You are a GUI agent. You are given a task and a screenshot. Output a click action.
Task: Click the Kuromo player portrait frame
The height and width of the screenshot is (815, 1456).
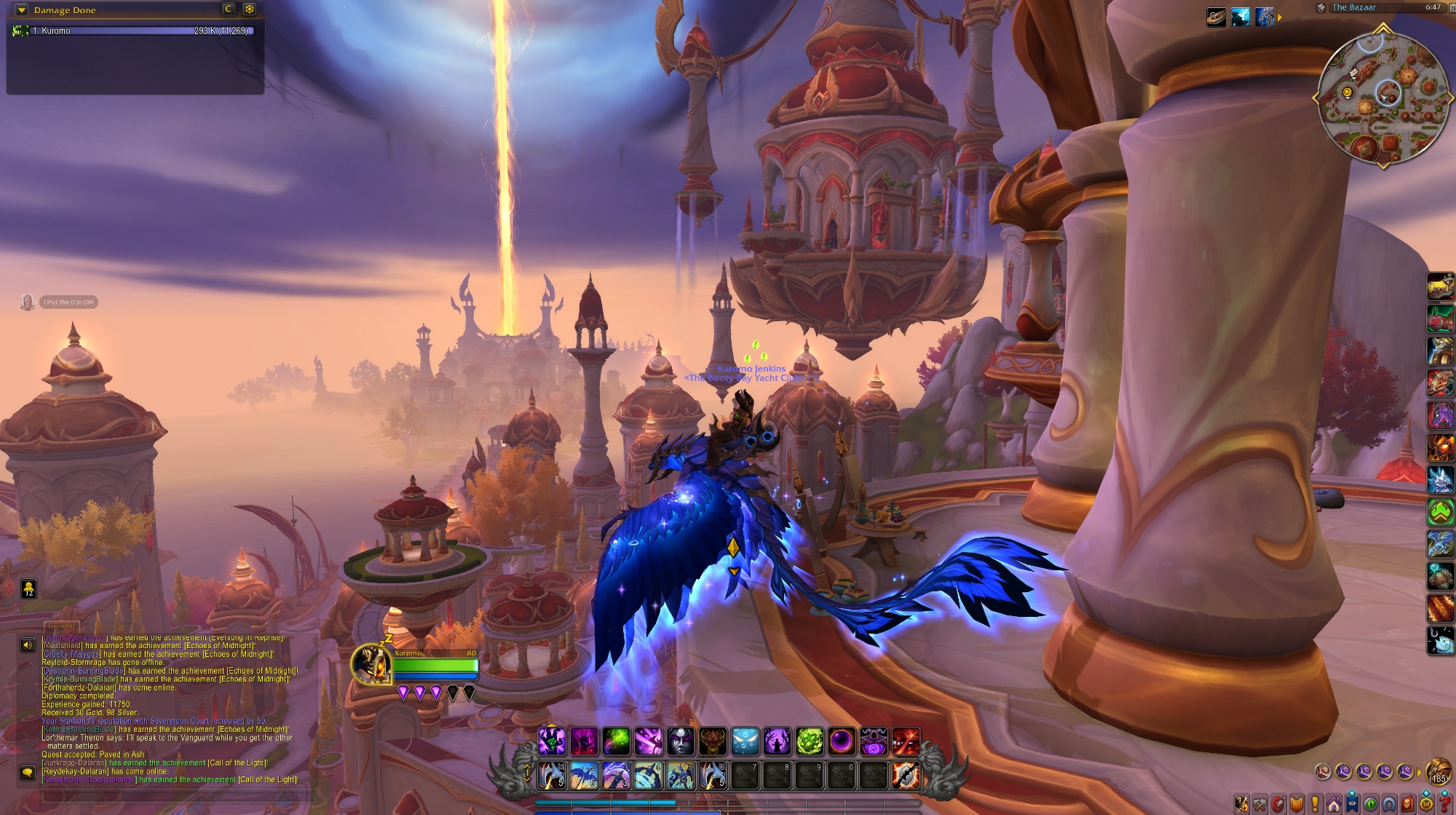[x=371, y=664]
